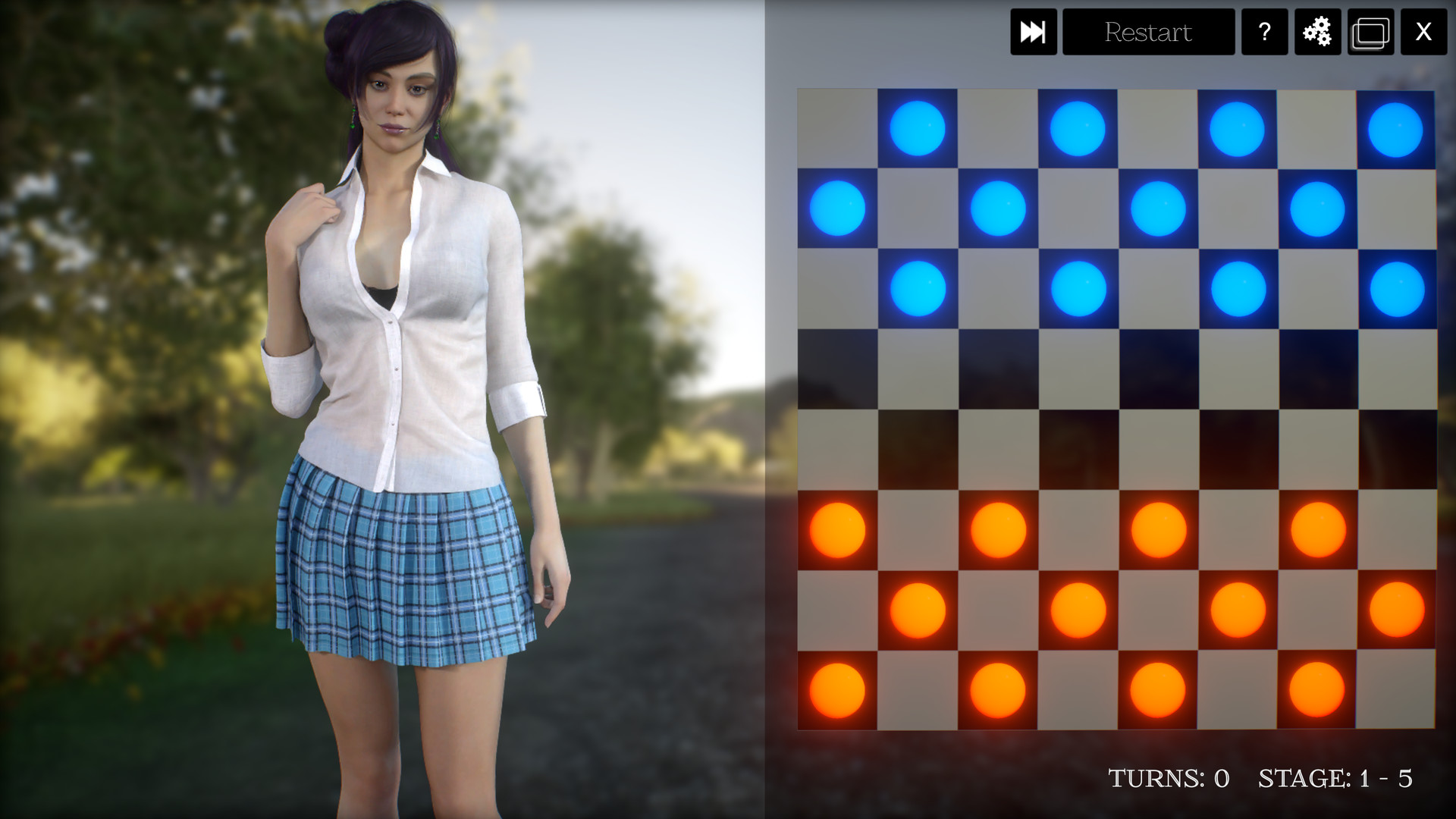The width and height of the screenshot is (1456, 819).
Task: Exit the game with the X button
Action: [1425, 32]
